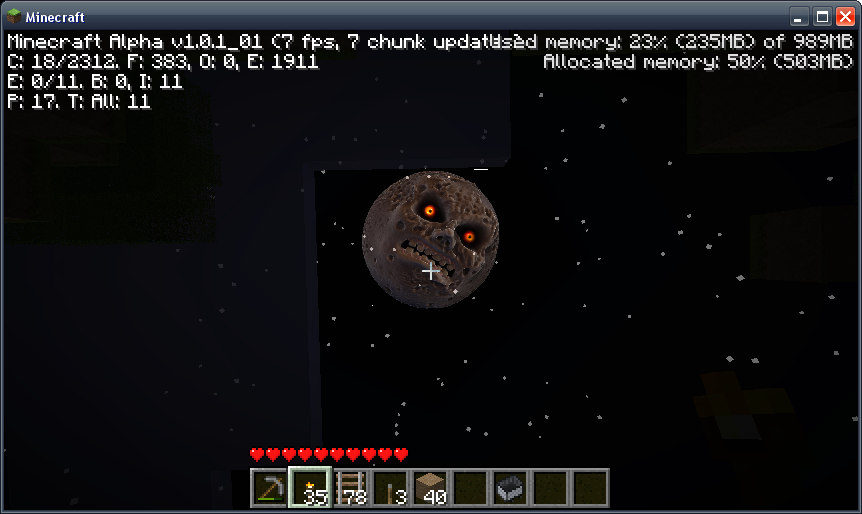Maximize the Minecraft window
862x514 pixels.
821,17
